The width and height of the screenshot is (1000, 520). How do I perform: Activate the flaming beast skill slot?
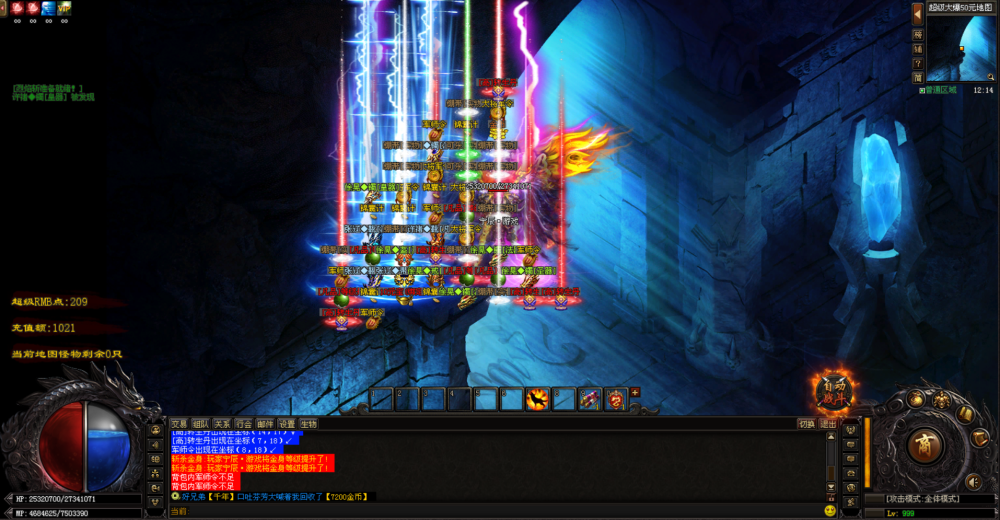537,399
